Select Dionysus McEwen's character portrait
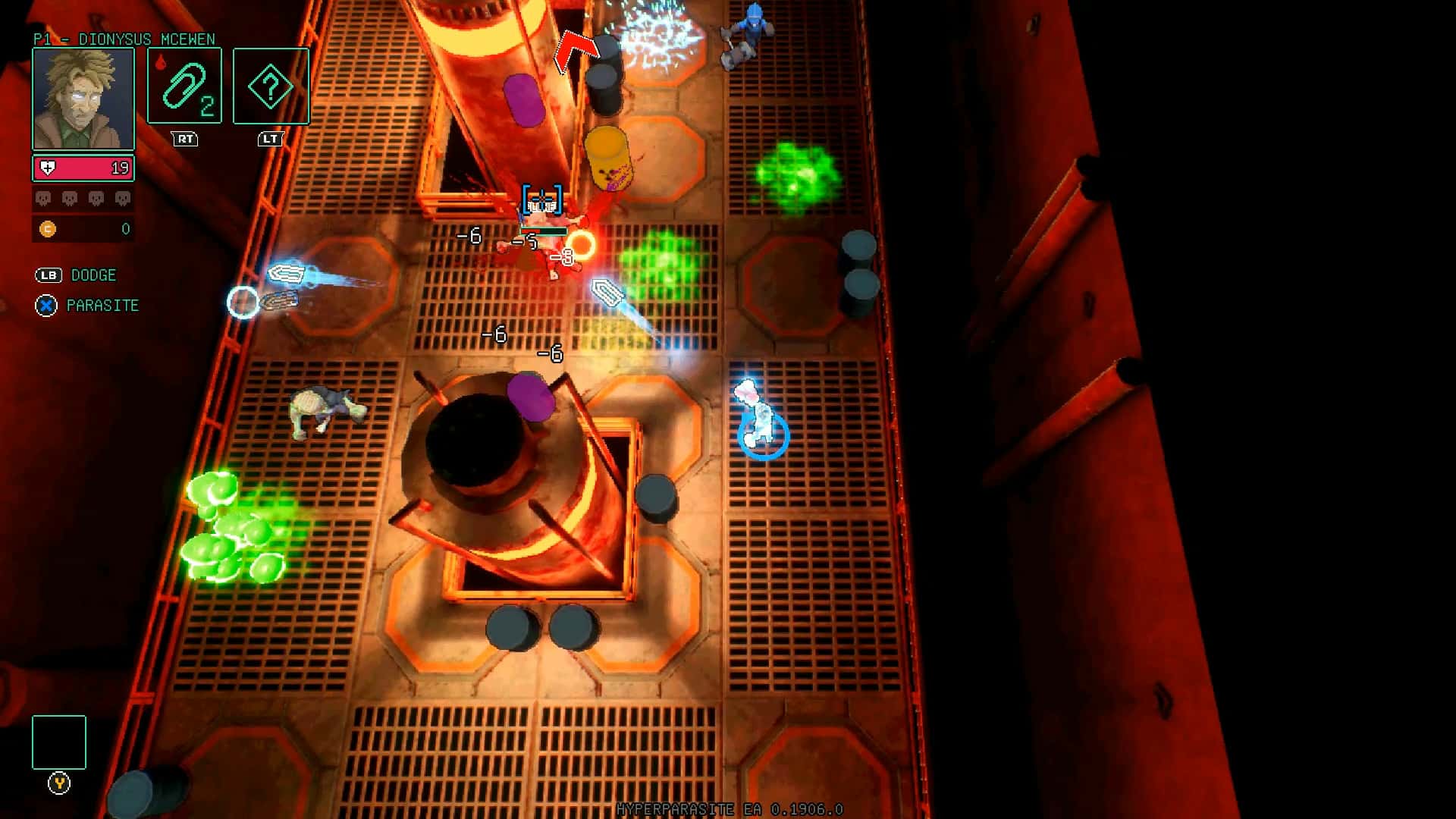Viewport: 1456px width, 819px height. point(82,99)
